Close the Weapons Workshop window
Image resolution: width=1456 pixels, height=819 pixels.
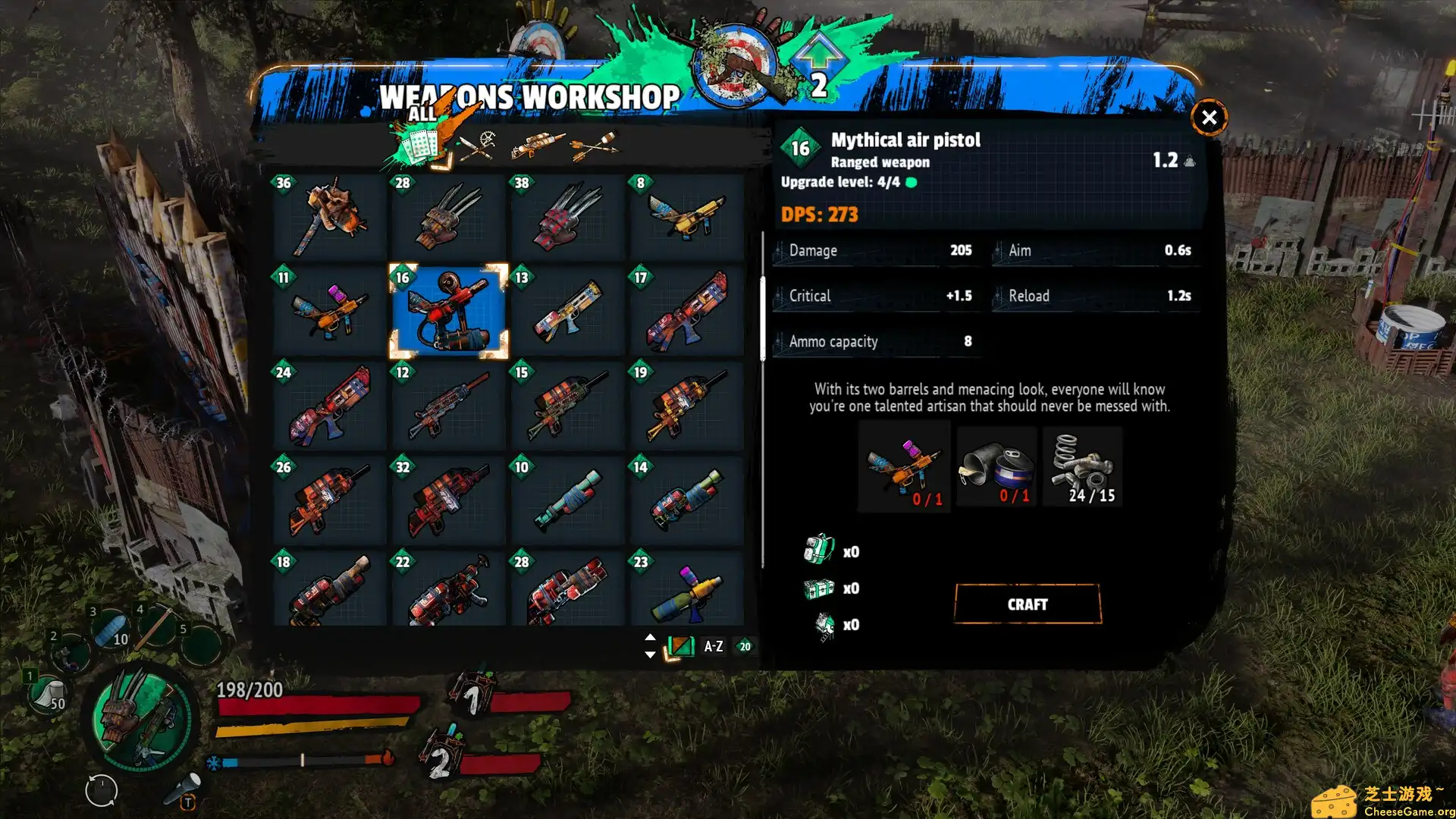point(1209,118)
